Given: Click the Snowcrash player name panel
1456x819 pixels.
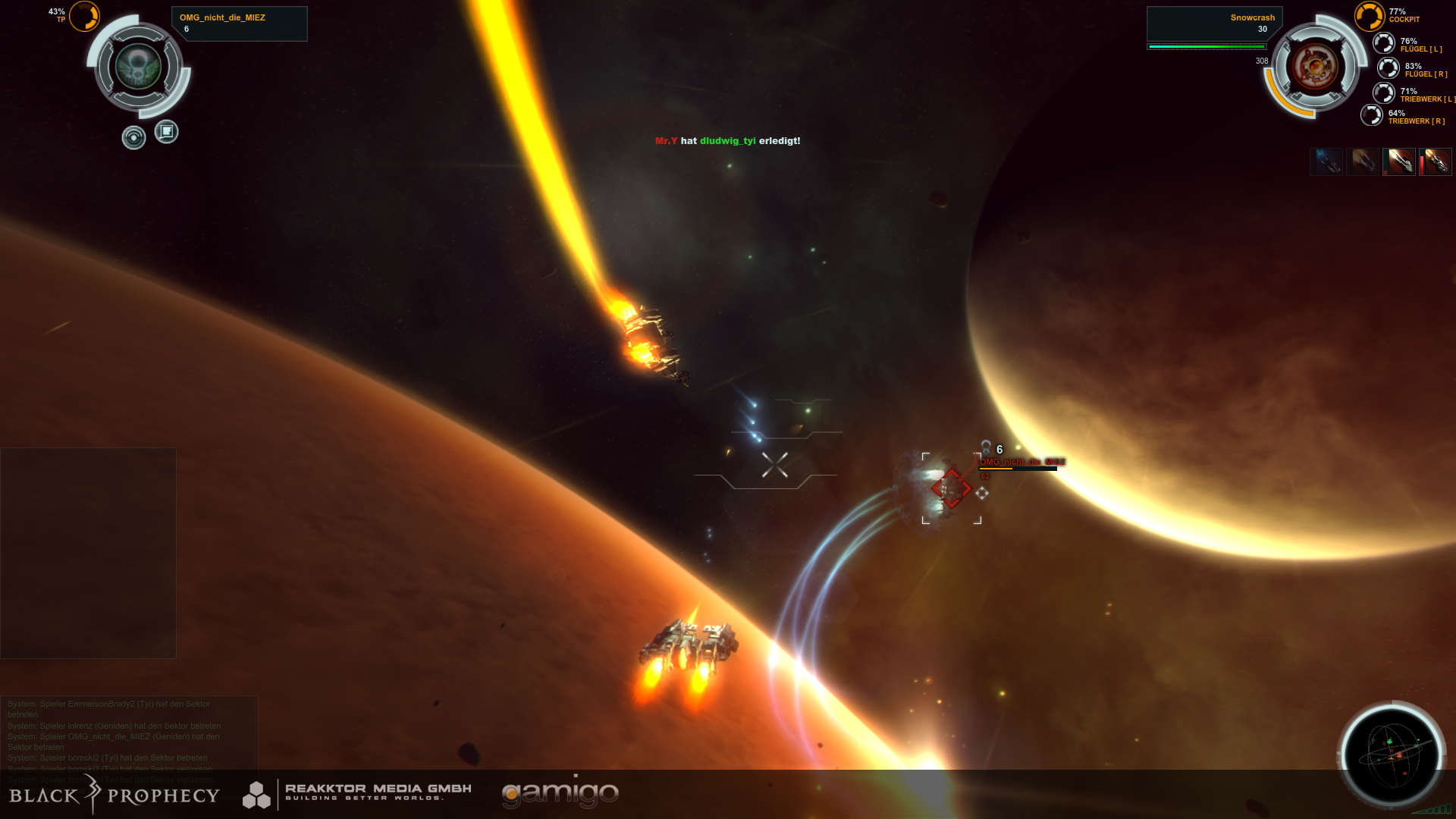Looking at the screenshot, I should pyautogui.click(x=1213, y=24).
